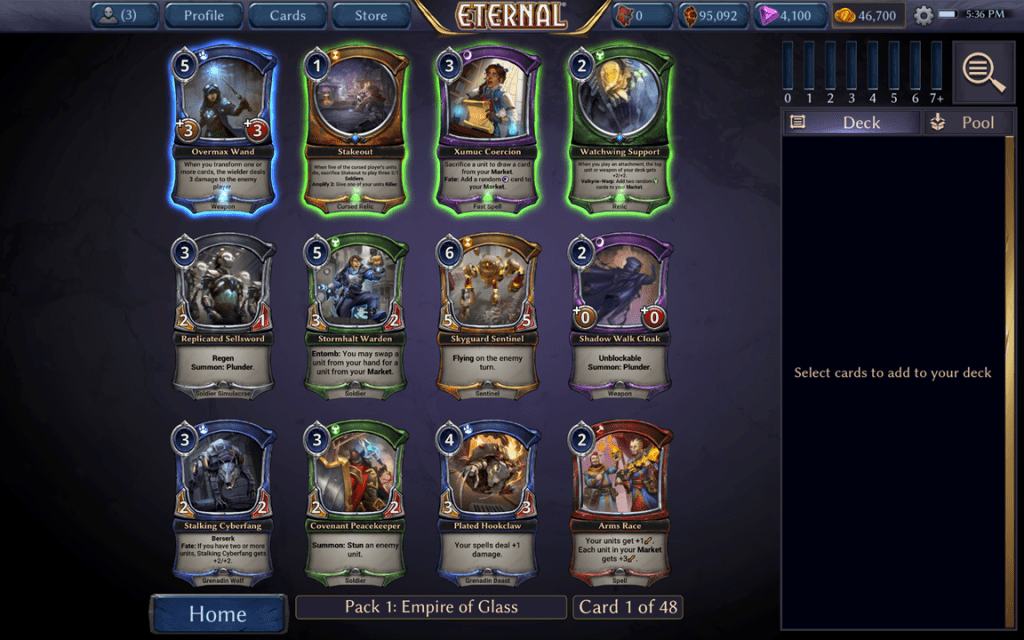Pick the Stalking Cyberfang card
Image resolution: width=1024 pixels, height=640 pixels.
(x=225, y=503)
